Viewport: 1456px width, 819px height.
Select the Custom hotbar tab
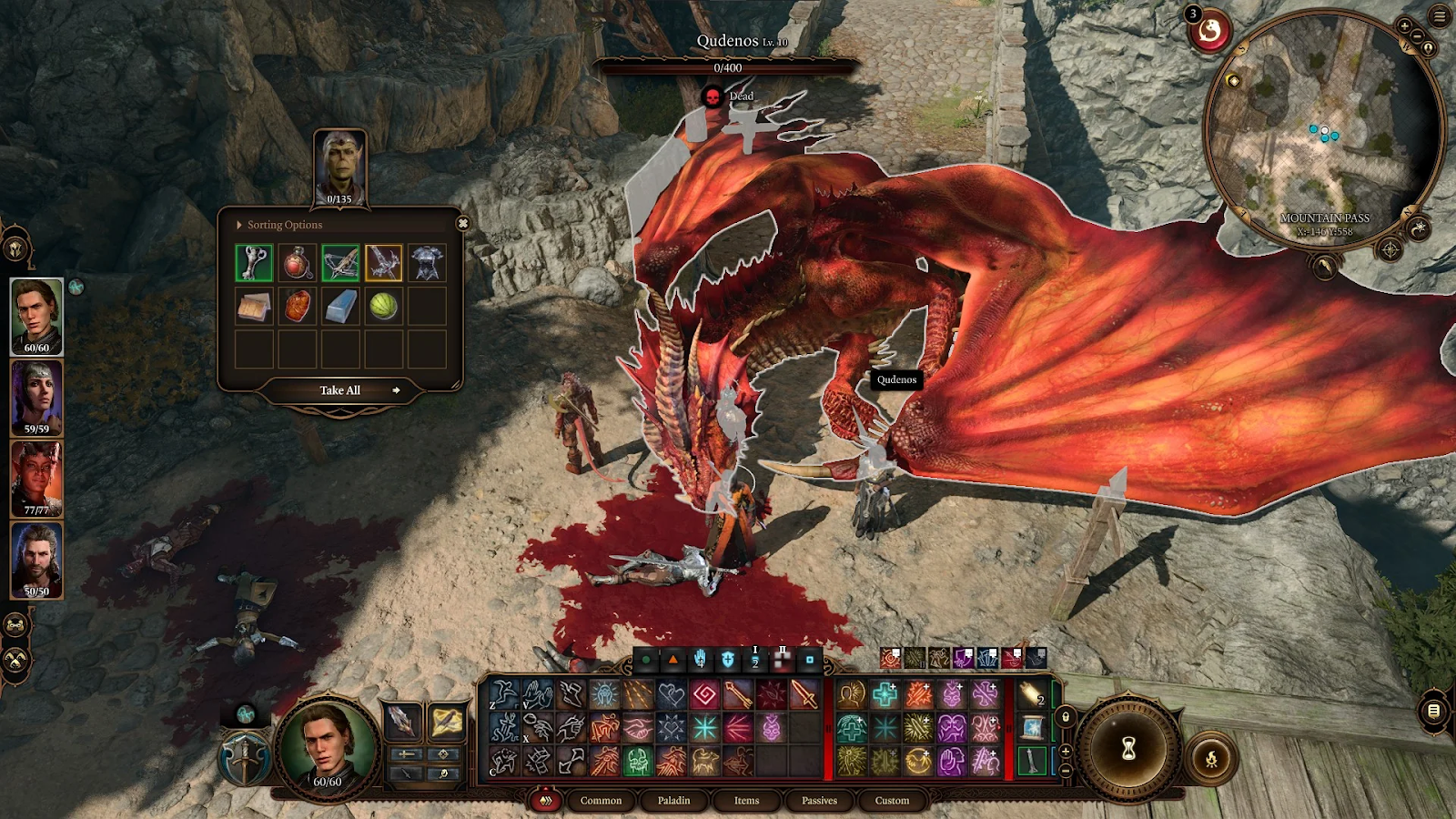(x=892, y=801)
